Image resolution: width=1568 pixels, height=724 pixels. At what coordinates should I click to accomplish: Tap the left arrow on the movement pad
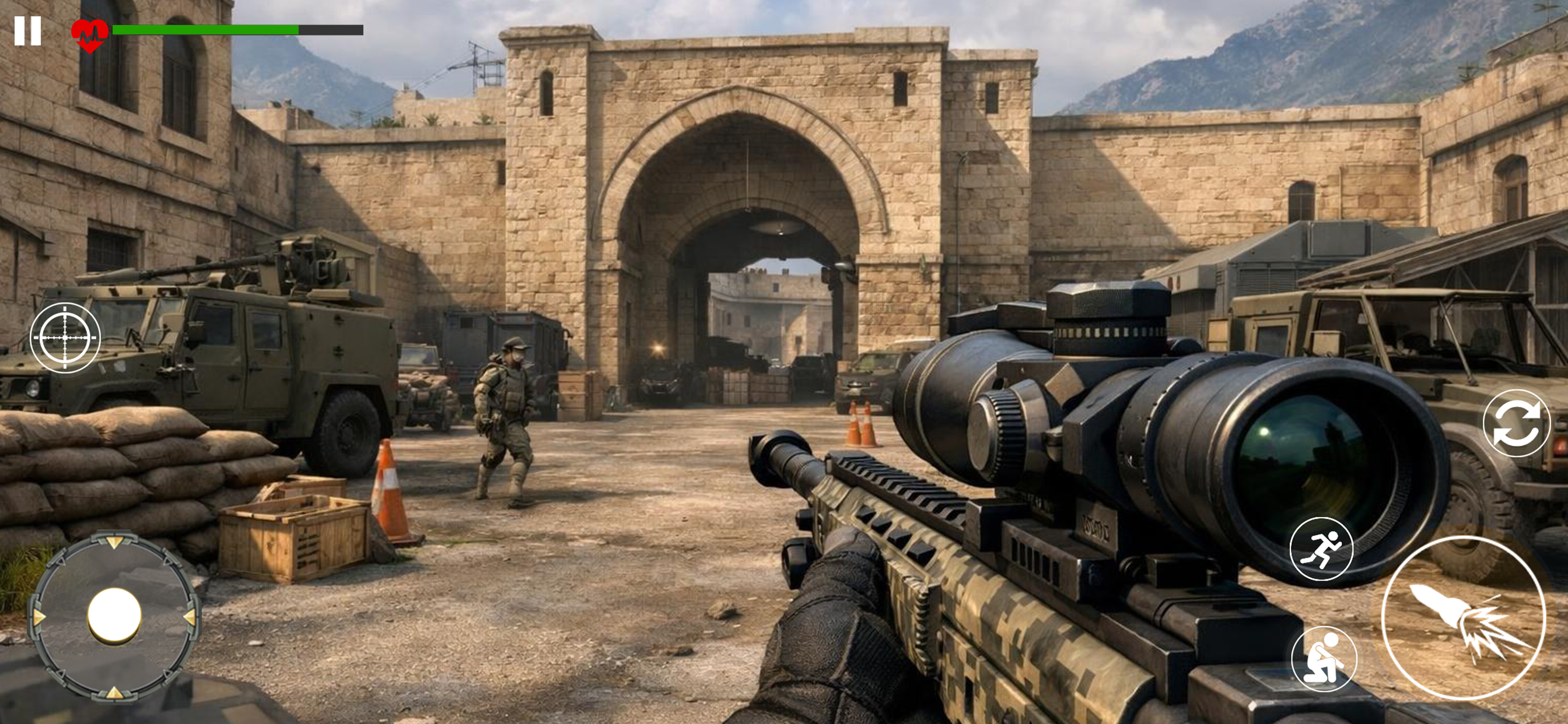point(38,617)
